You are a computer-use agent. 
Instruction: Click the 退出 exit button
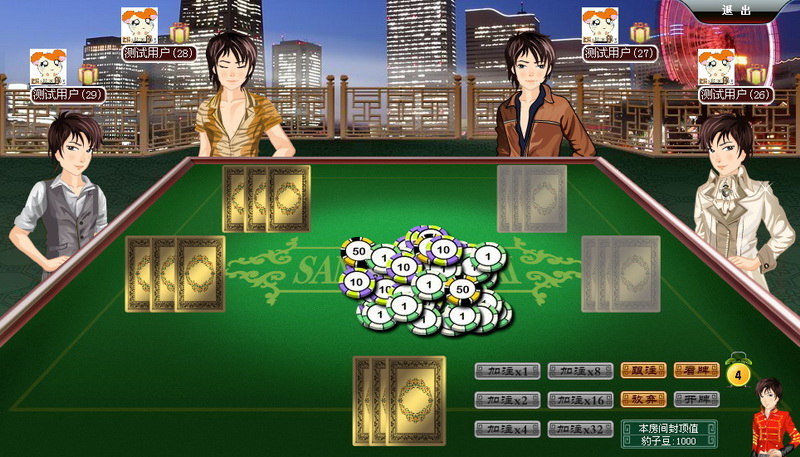coord(737,10)
